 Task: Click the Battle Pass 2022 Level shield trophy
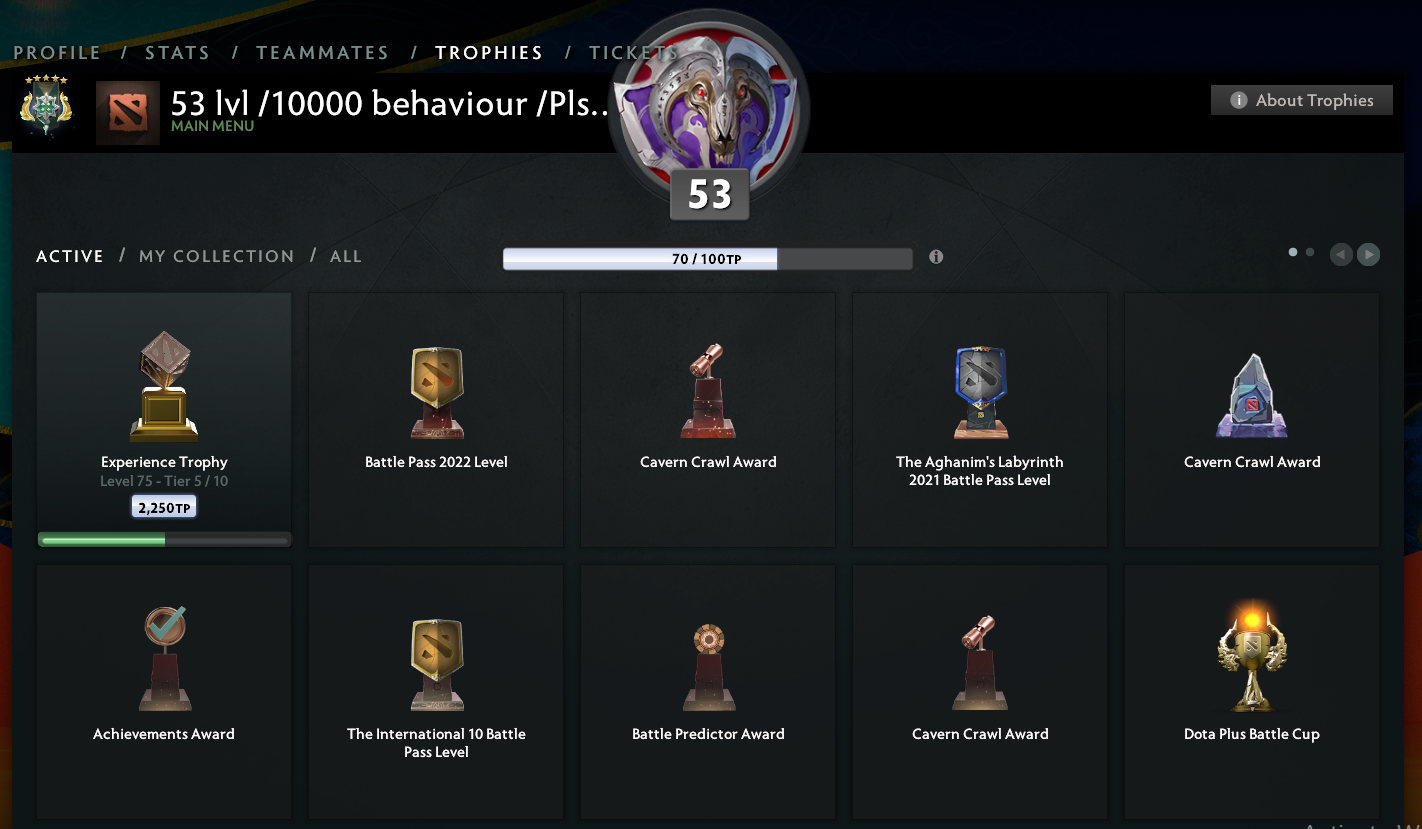[435, 390]
